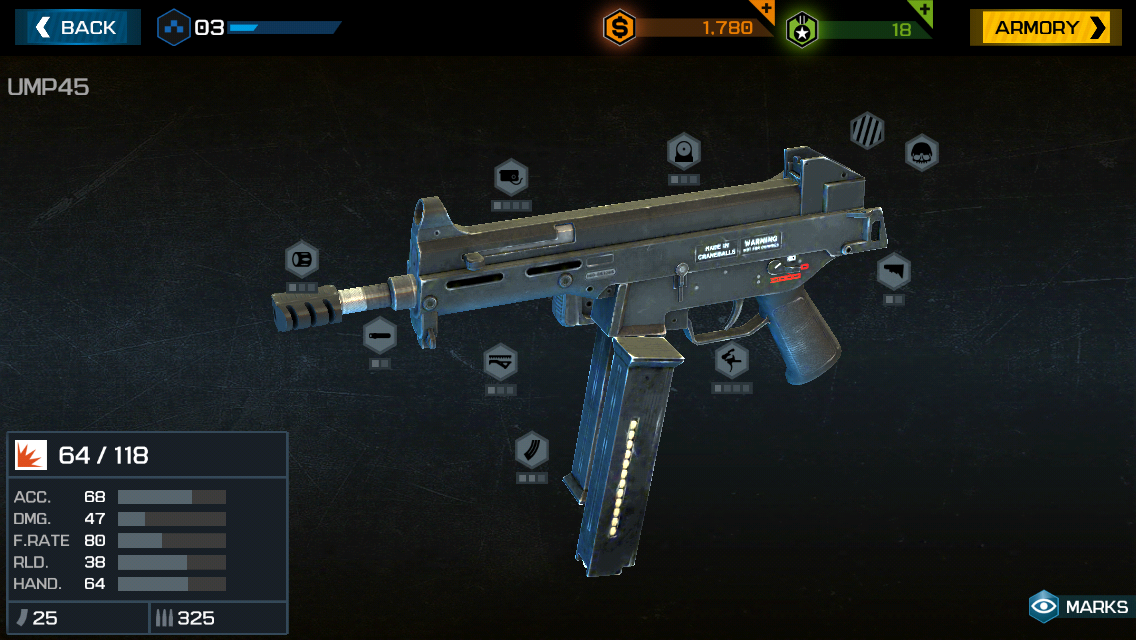Choose the striped camo pattern icon
1136x640 pixels.
pyautogui.click(x=866, y=131)
